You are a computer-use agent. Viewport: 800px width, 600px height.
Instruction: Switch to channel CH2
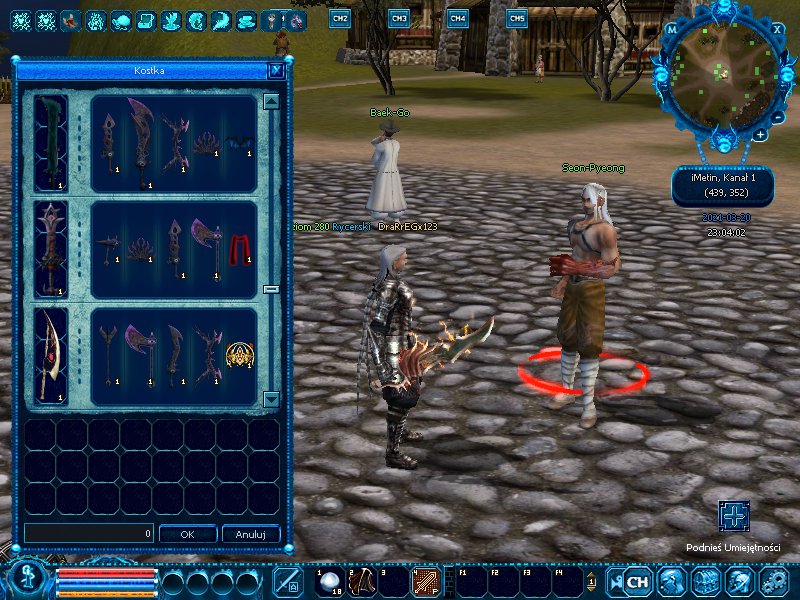340,18
